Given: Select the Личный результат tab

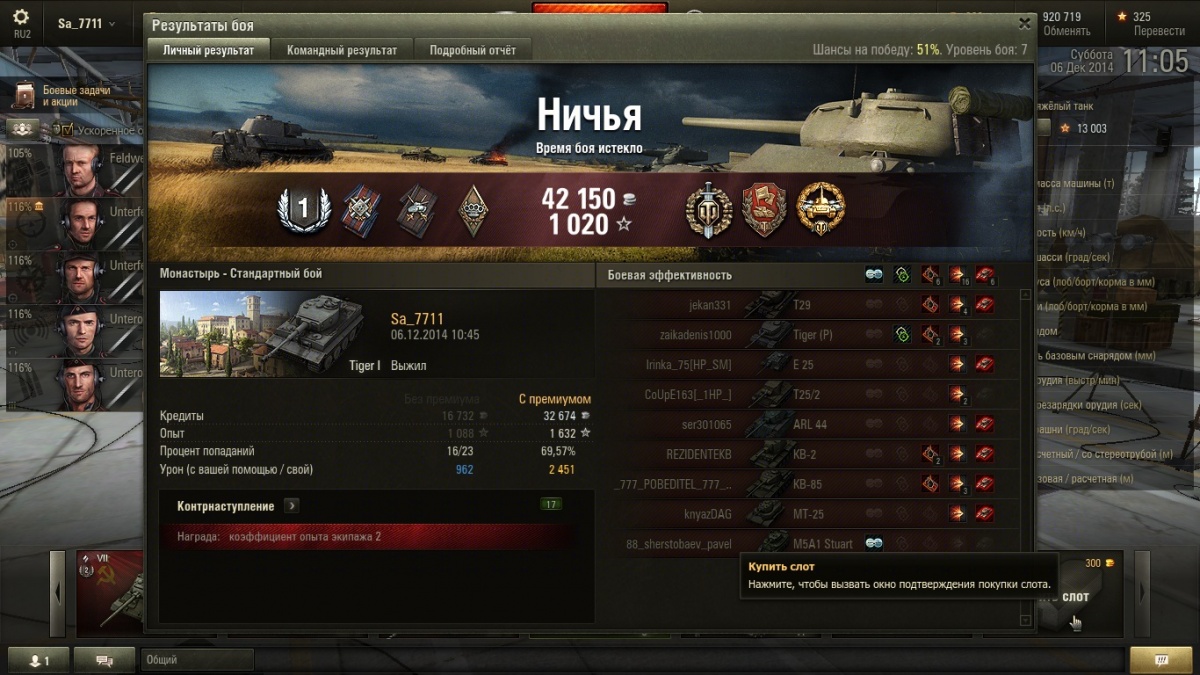Looking at the screenshot, I should [x=209, y=50].
